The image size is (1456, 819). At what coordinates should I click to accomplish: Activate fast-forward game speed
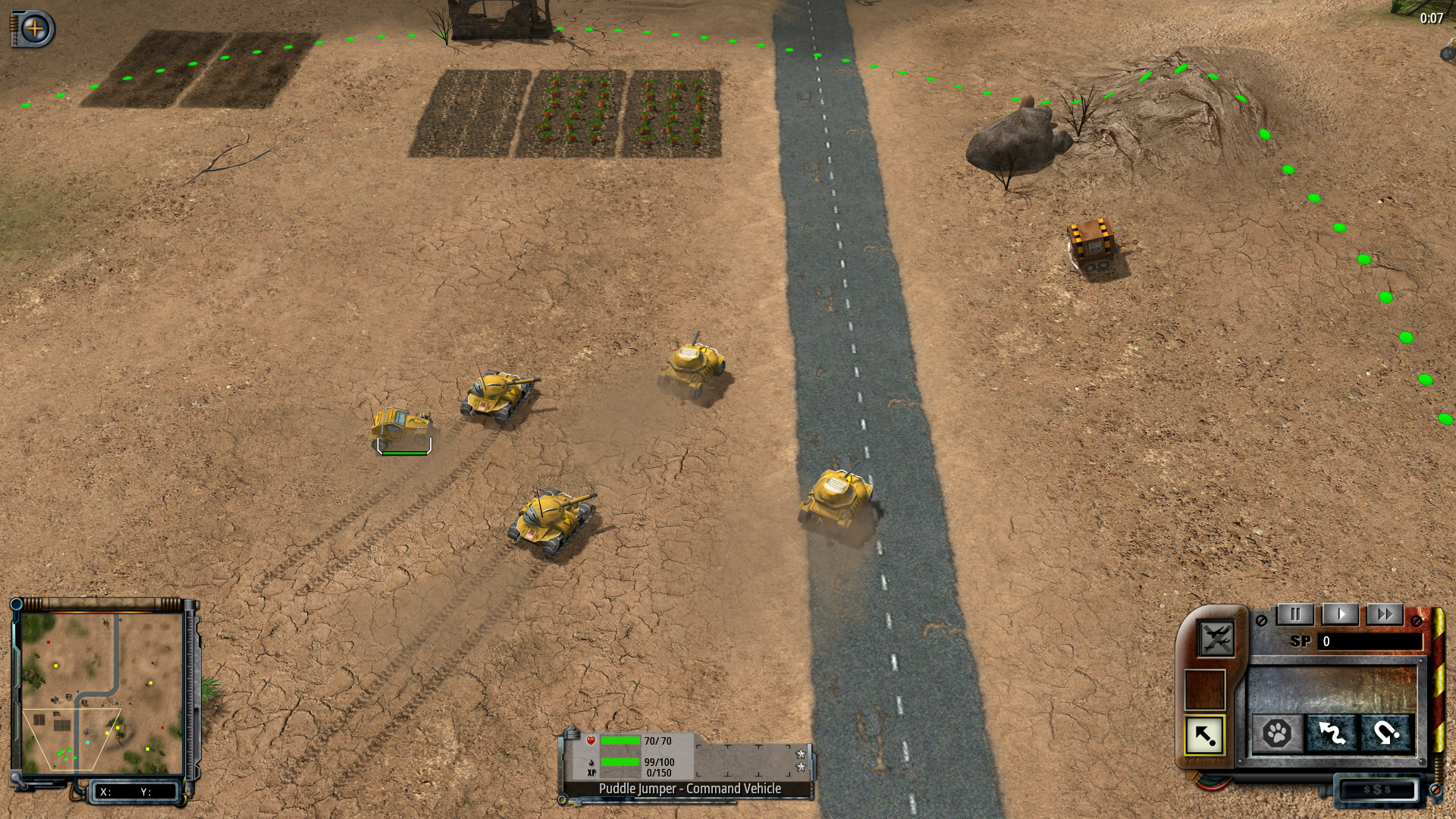[x=1384, y=614]
